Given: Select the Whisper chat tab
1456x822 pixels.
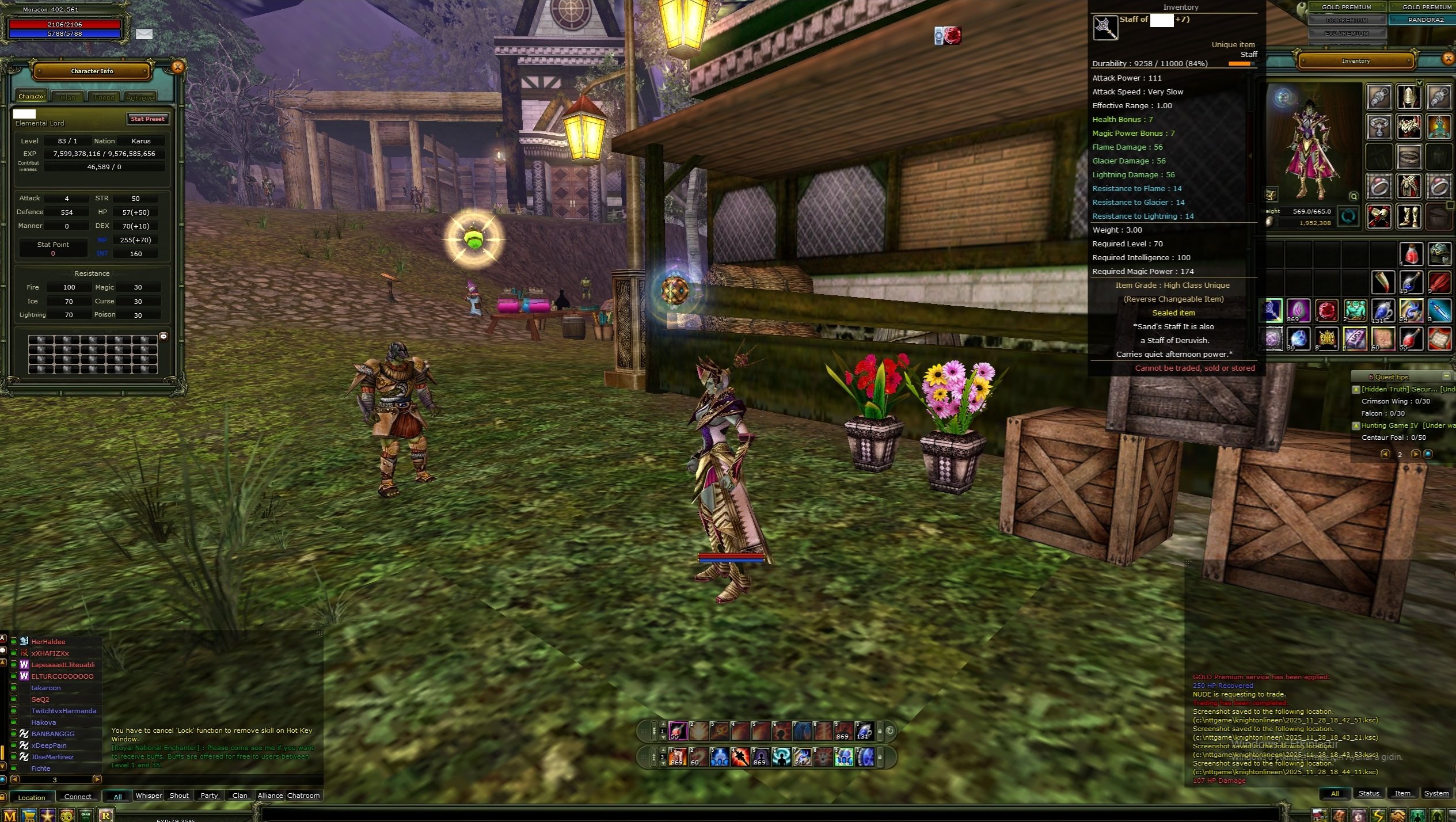Looking at the screenshot, I should 149,796.
